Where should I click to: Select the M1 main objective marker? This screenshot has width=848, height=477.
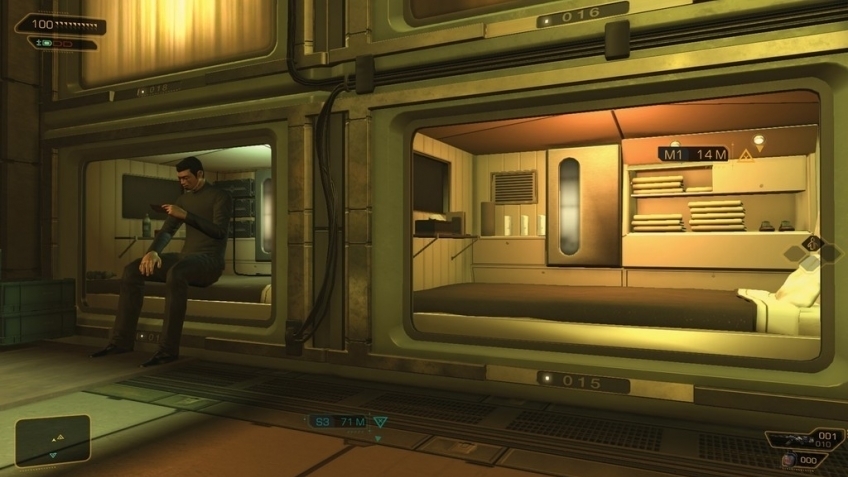692,154
